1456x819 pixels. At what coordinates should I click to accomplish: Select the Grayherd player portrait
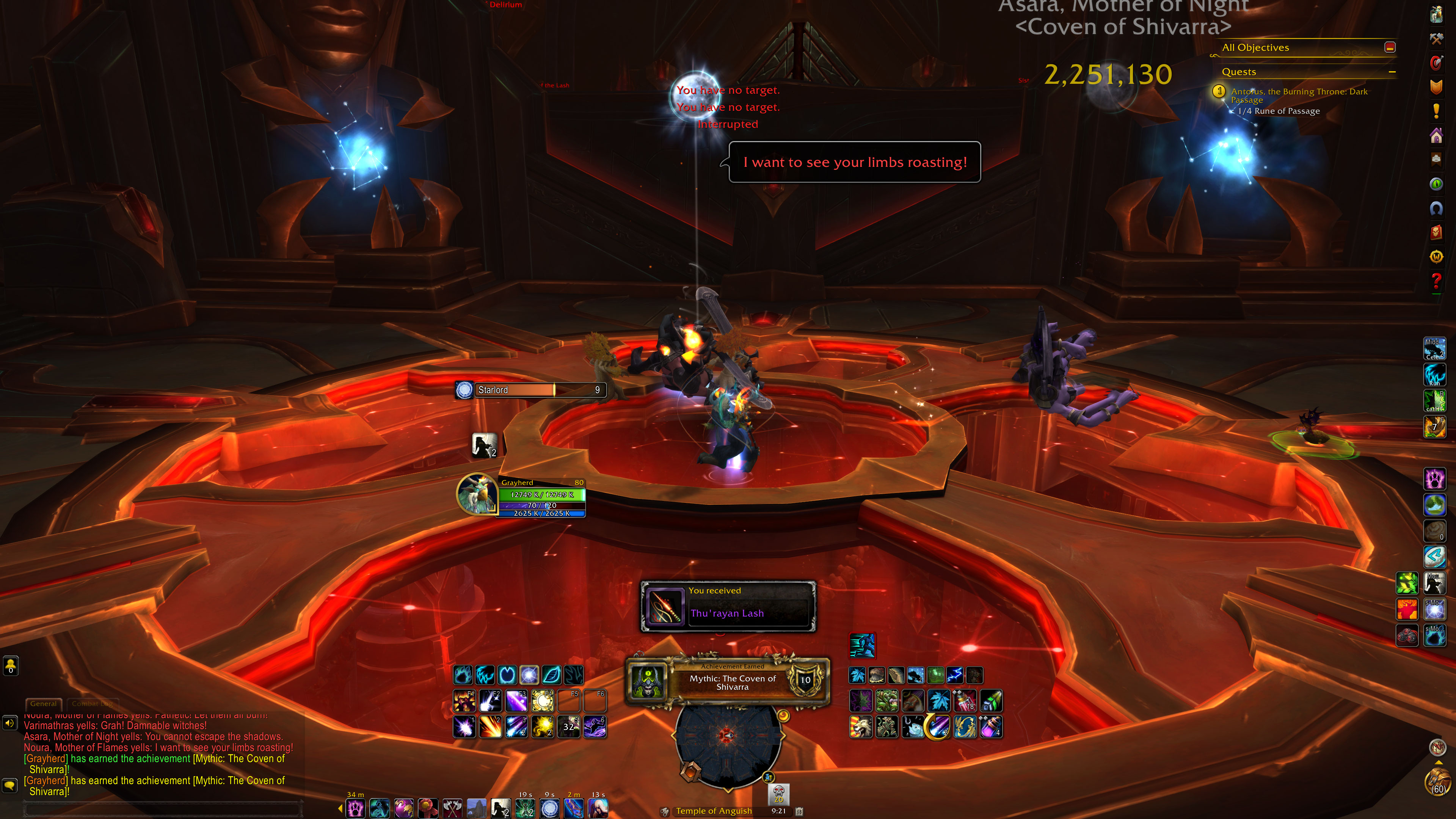coord(477,493)
